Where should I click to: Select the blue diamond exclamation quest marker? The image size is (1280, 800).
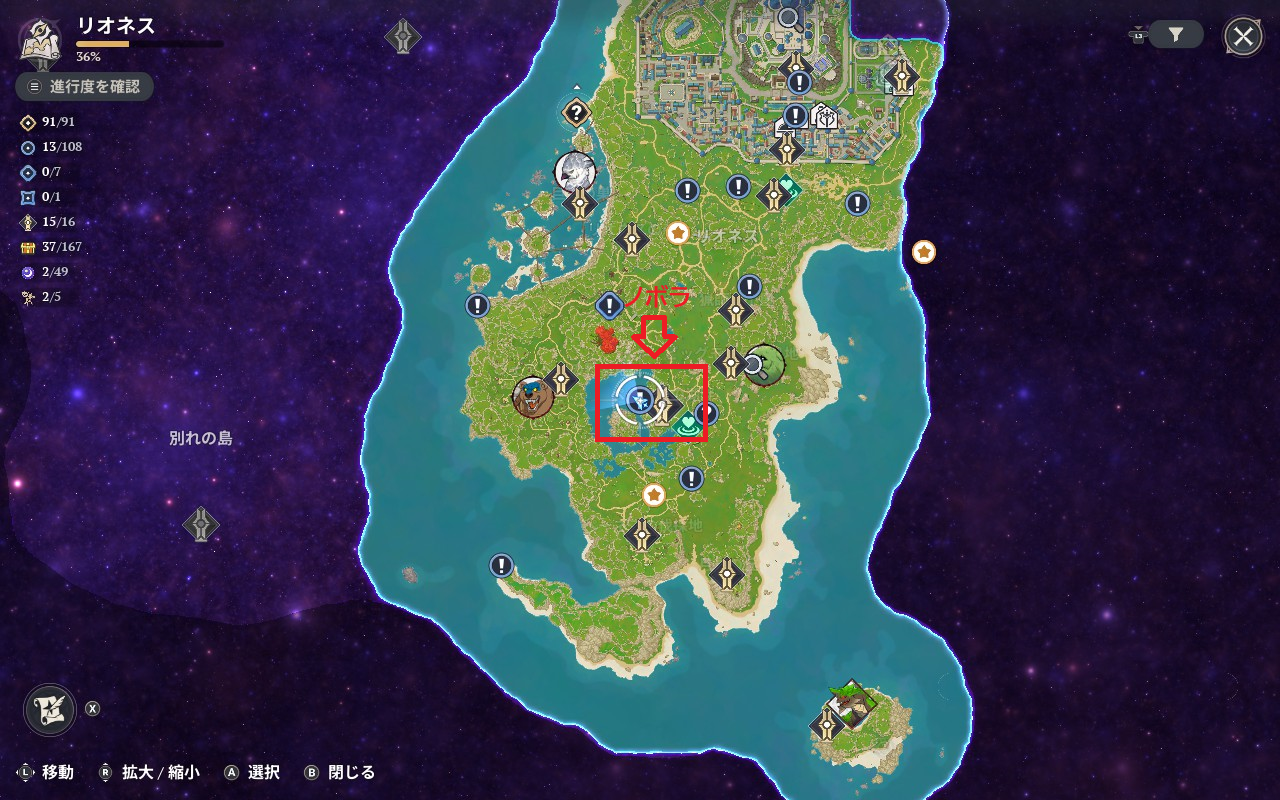click(x=609, y=305)
